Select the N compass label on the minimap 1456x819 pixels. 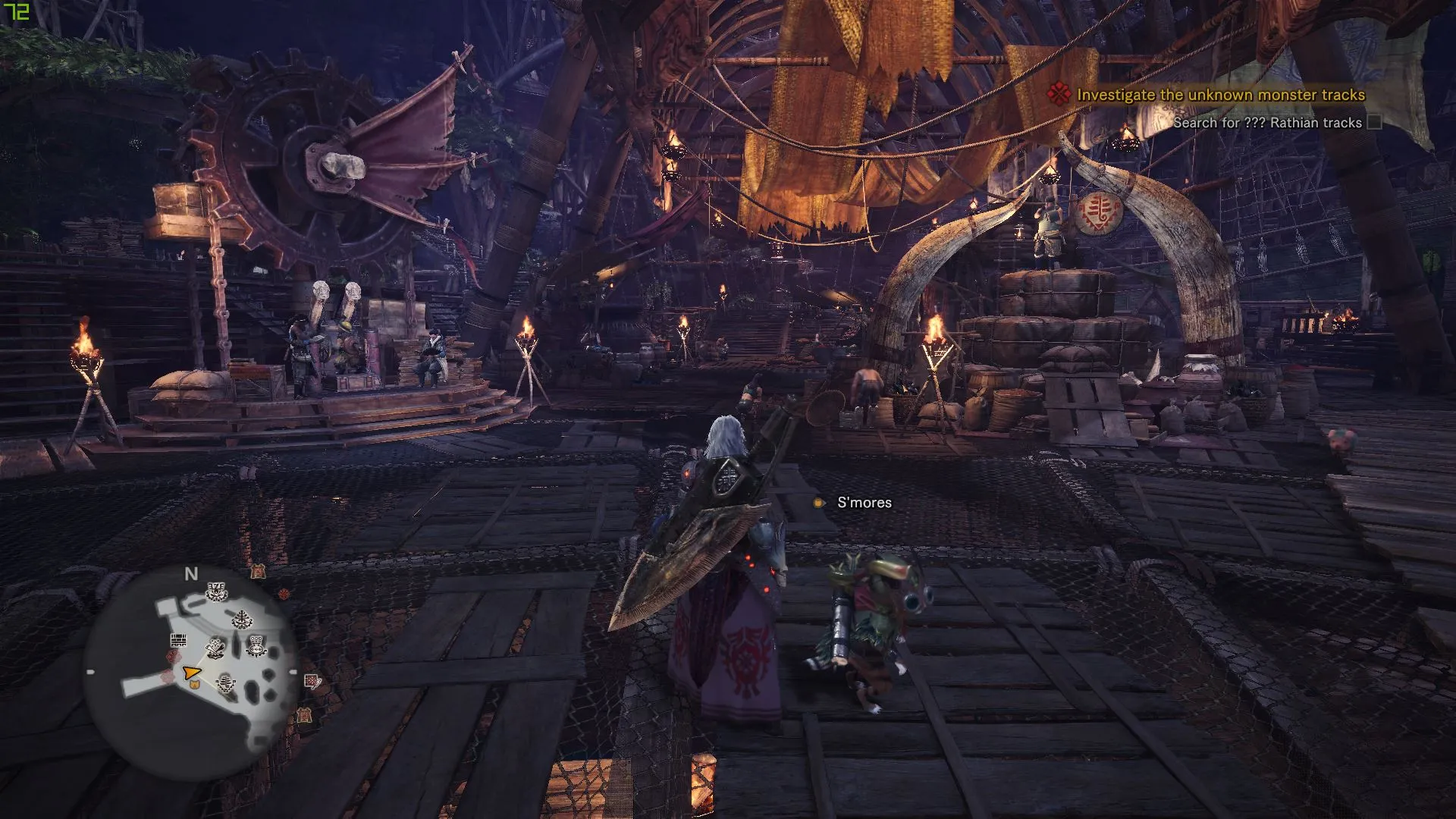point(191,574)
